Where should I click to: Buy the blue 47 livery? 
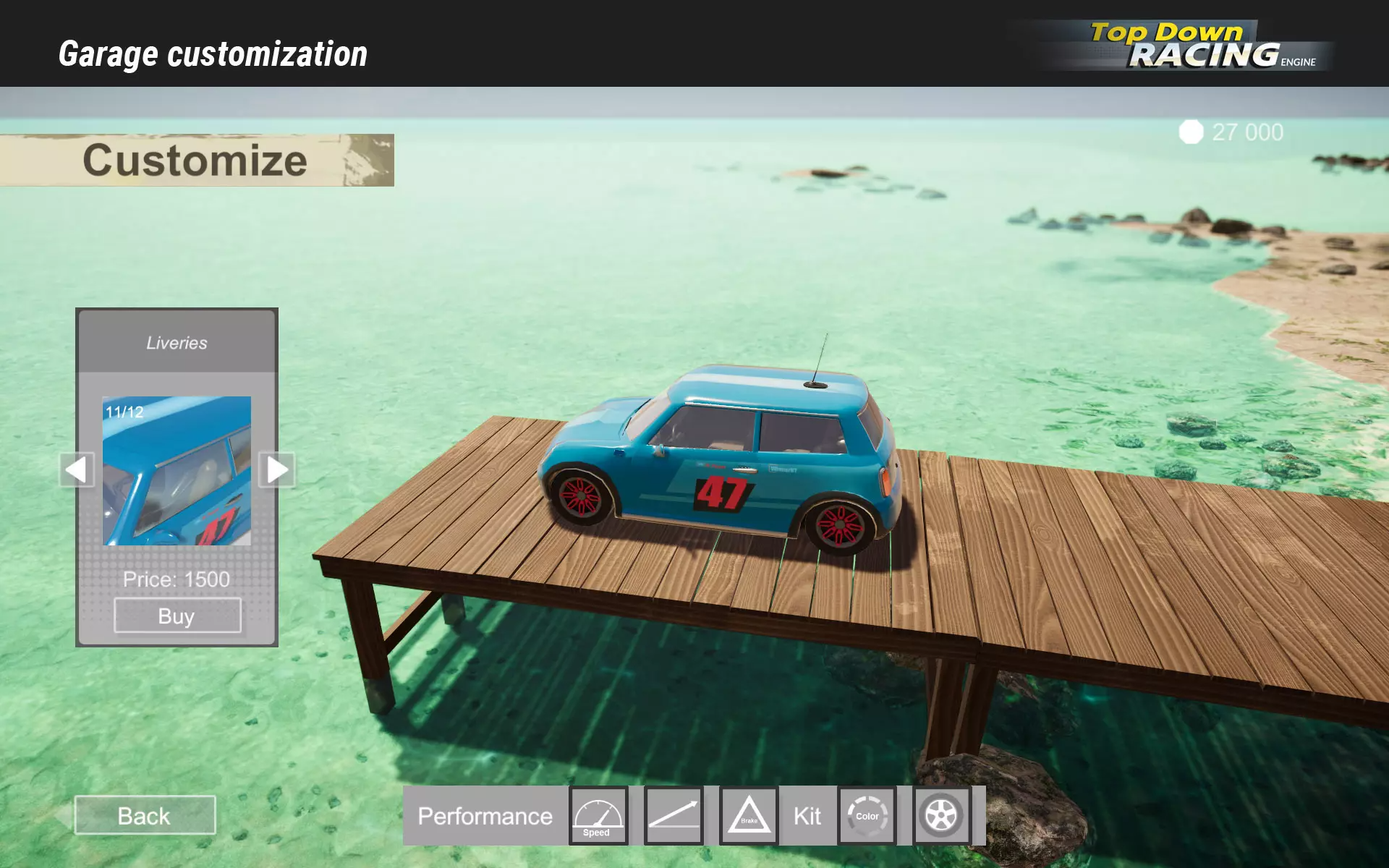pos(177,616)
